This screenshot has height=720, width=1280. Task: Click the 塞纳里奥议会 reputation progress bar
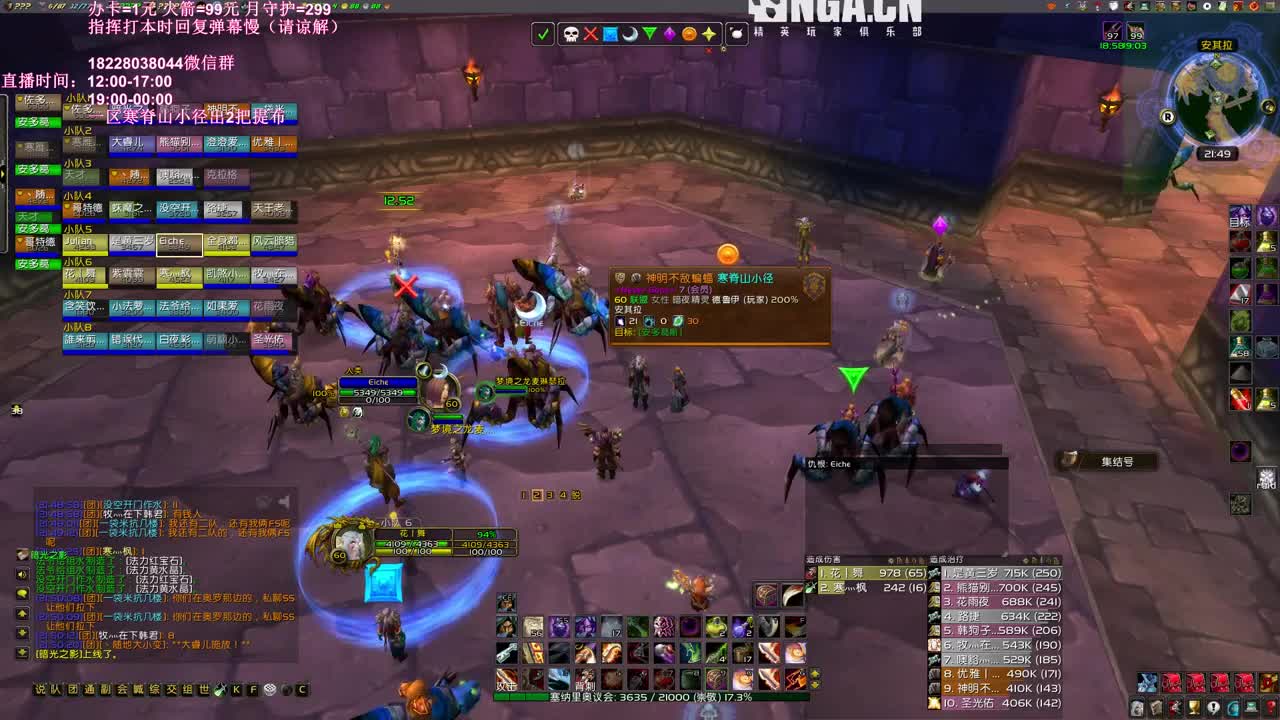[x=650, y=698]
